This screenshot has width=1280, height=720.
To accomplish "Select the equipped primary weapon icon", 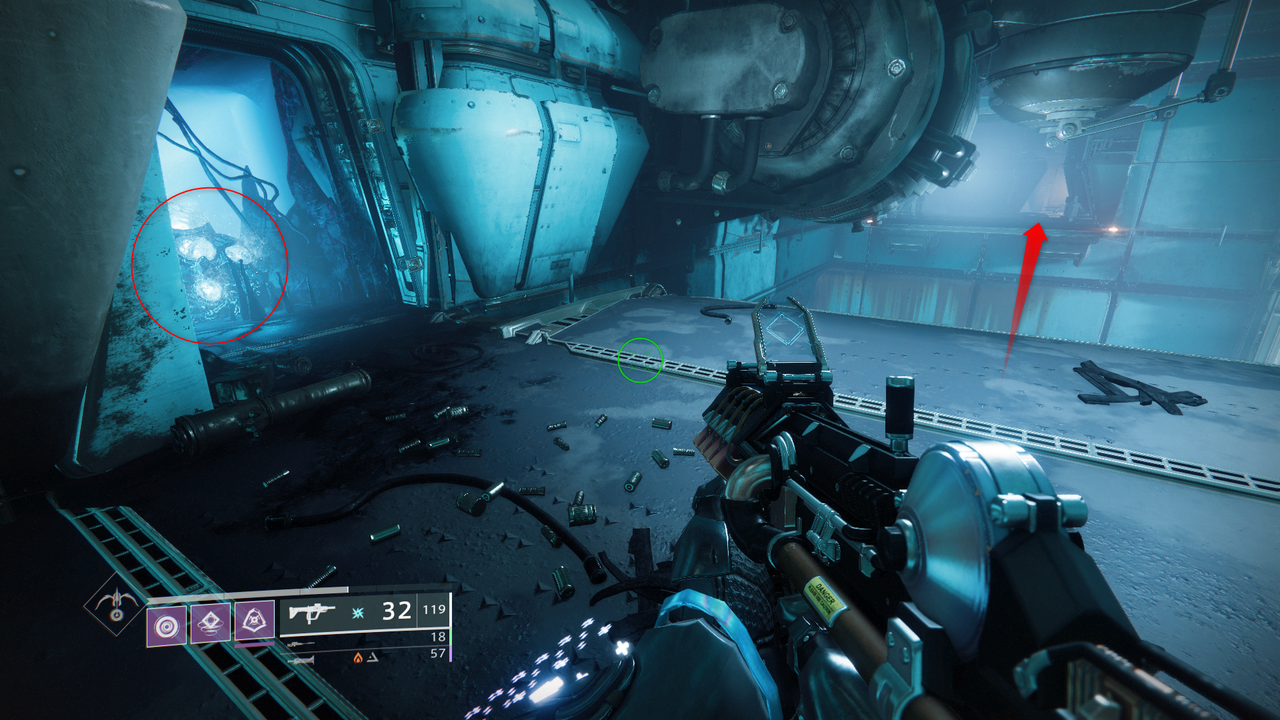I will 312,612.
